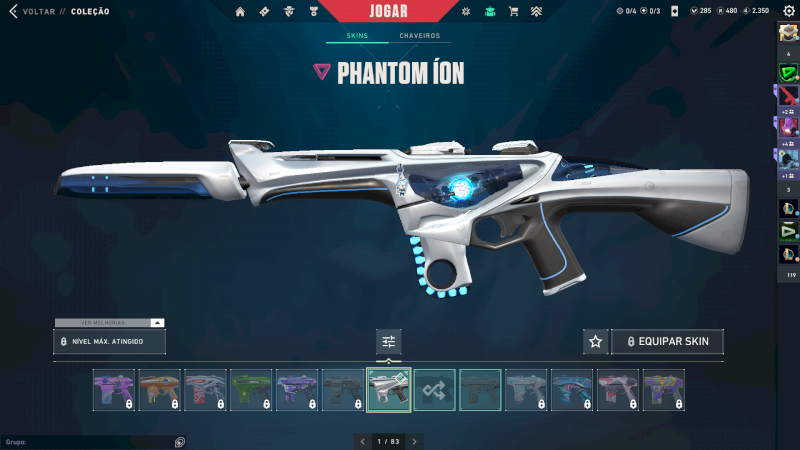800x450 pixels.
Task: Open the battle pass chevrons icon
Action: tap(536, 12)
